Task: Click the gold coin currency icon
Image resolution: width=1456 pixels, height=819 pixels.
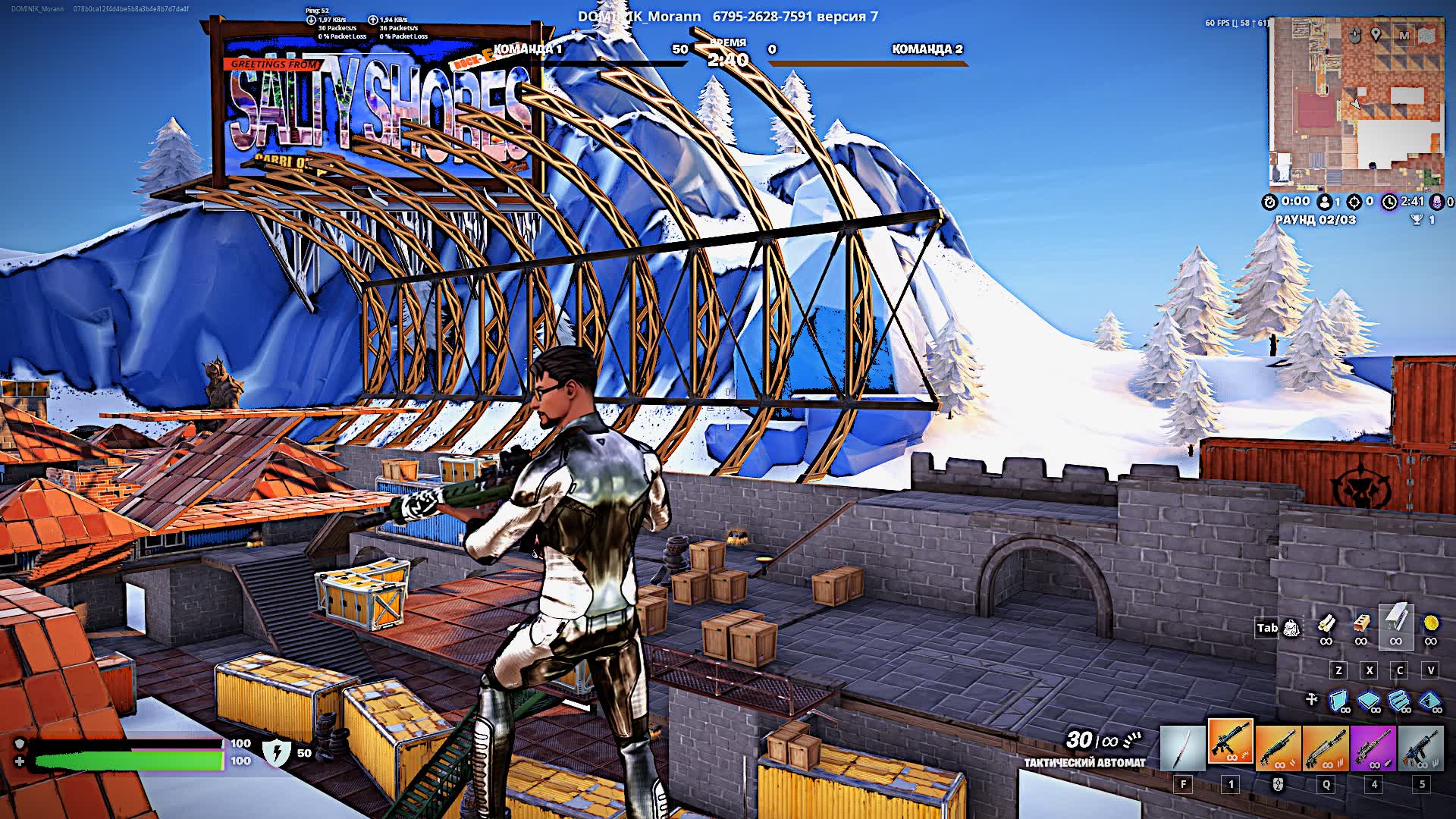Action: coord(1430,624)
